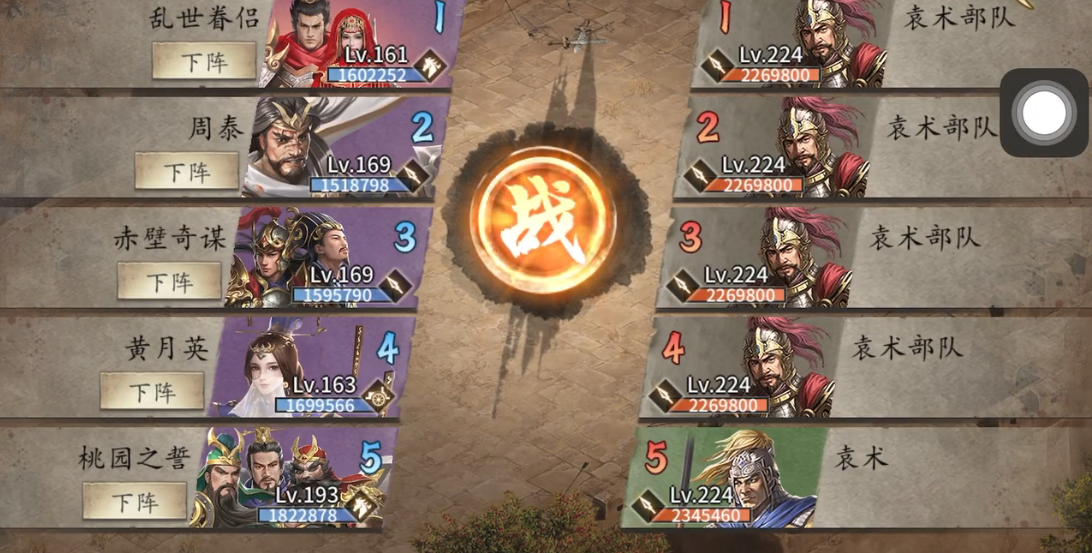1092x553 pixels.
Task: Take 黄月英 off the lineup with 下阵
Action: coord(152,391)
